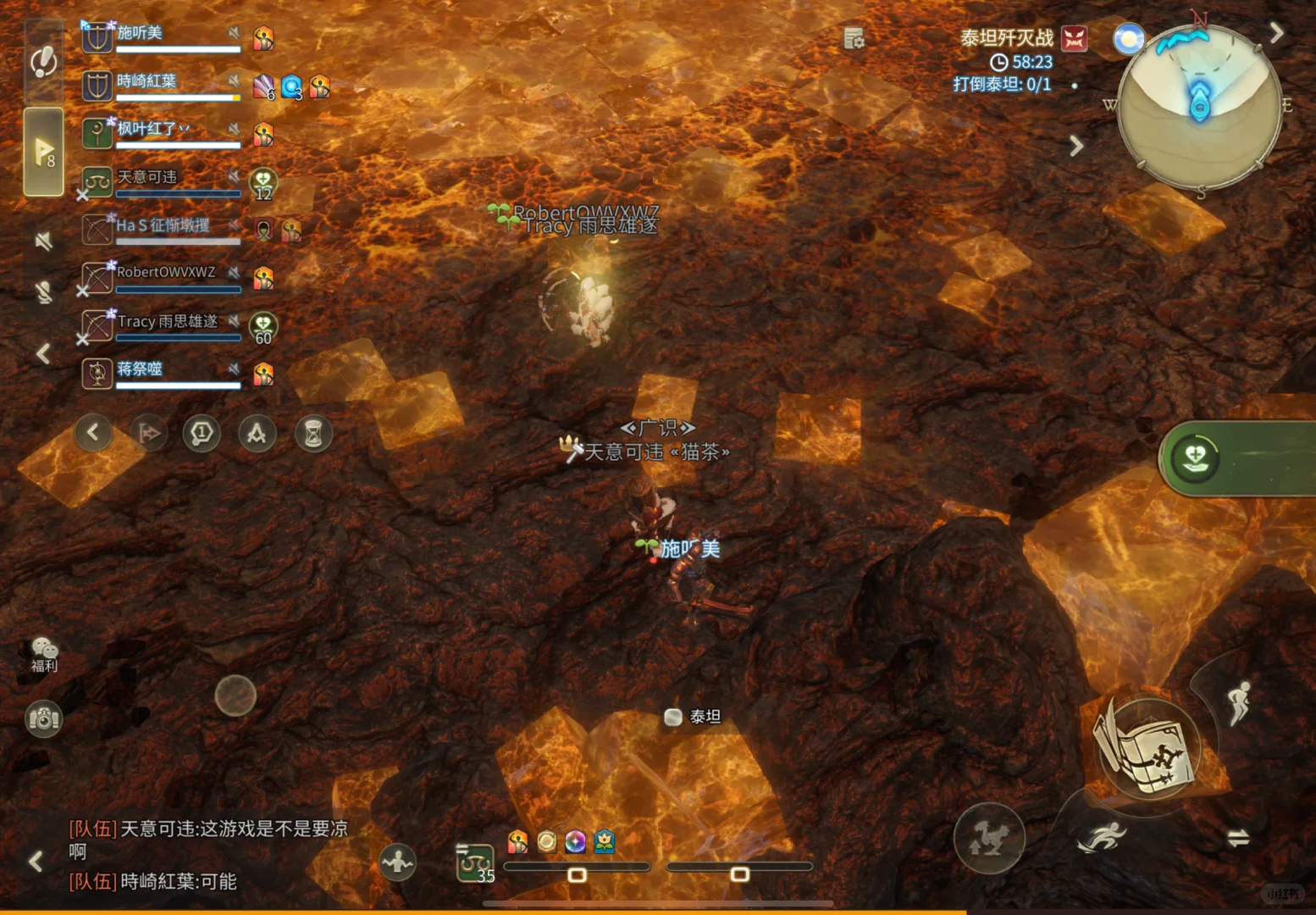Image resolution: width=1316 pixels, height=915 pixels.
Task: Select the hourglass duty timer icon
Action: [x=313, y=433]
